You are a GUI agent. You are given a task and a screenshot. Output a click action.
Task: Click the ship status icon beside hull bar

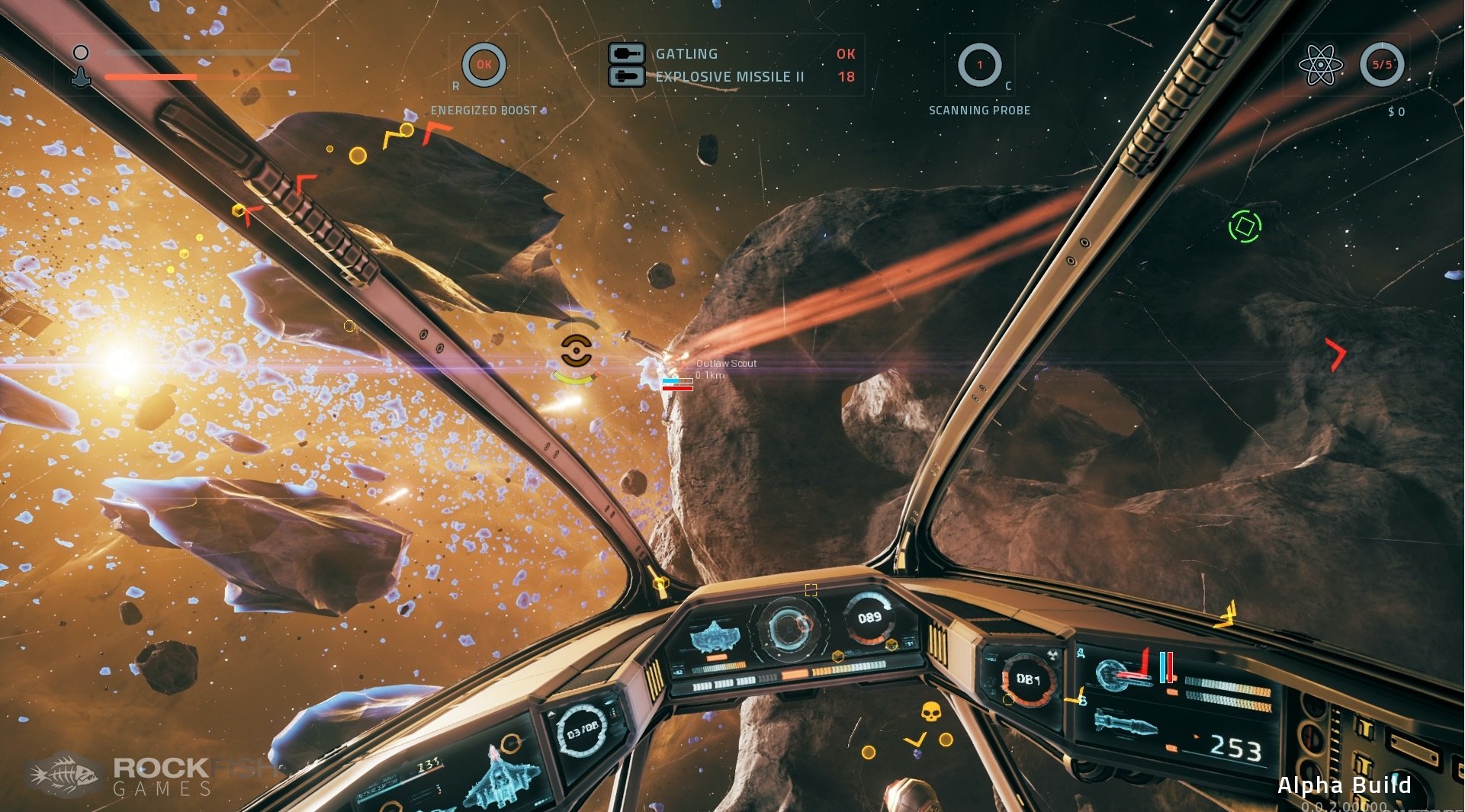tap(81, 75)
